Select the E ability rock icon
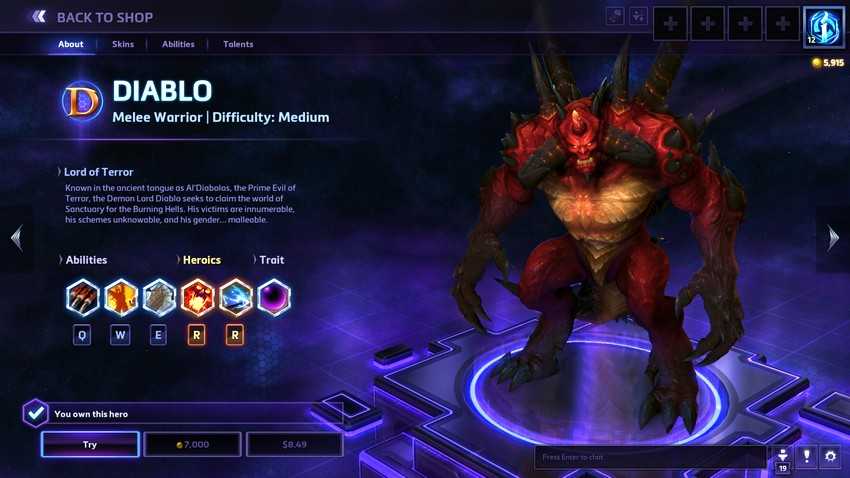The width and height of the screenshot is (850, 478). coord(159,297)
